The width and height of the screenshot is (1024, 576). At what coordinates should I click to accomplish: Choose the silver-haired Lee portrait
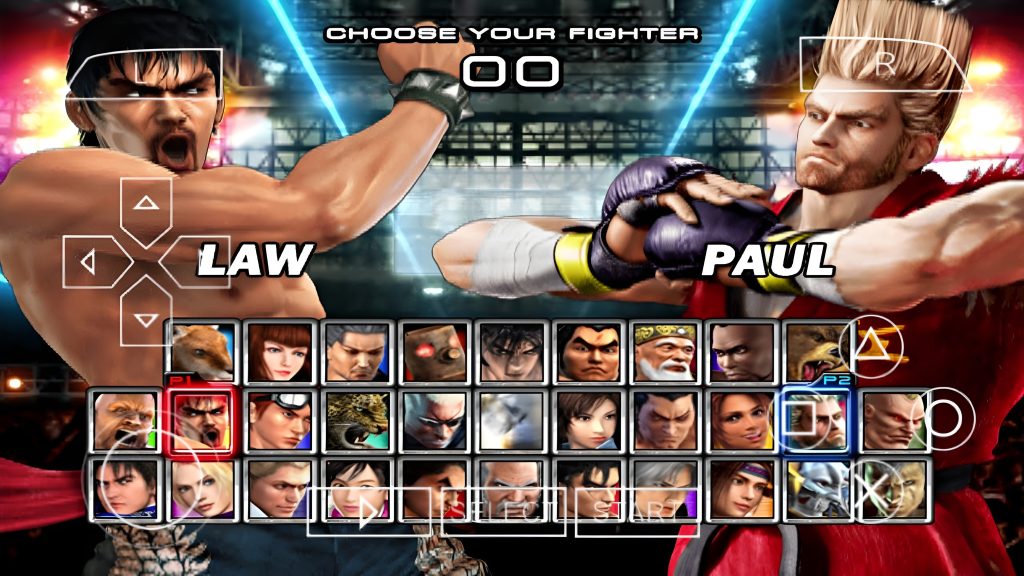point(665,485)
